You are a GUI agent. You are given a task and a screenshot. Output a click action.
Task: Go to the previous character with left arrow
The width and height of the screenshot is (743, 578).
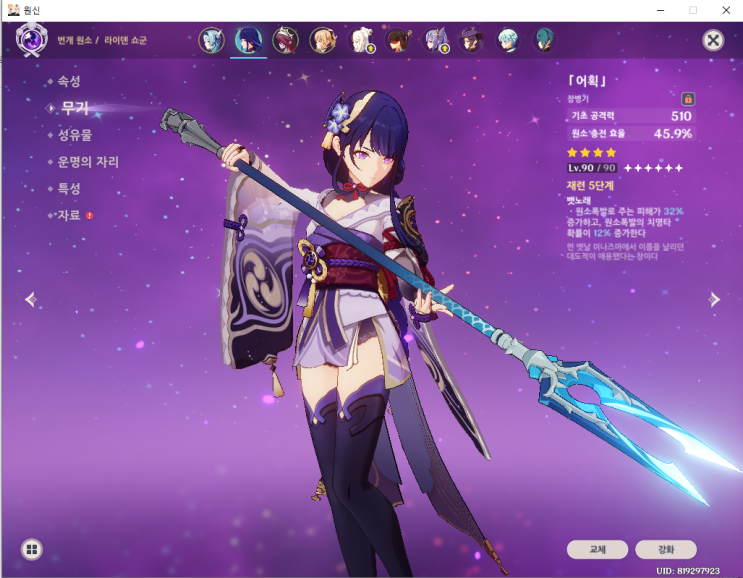point(30,299)
